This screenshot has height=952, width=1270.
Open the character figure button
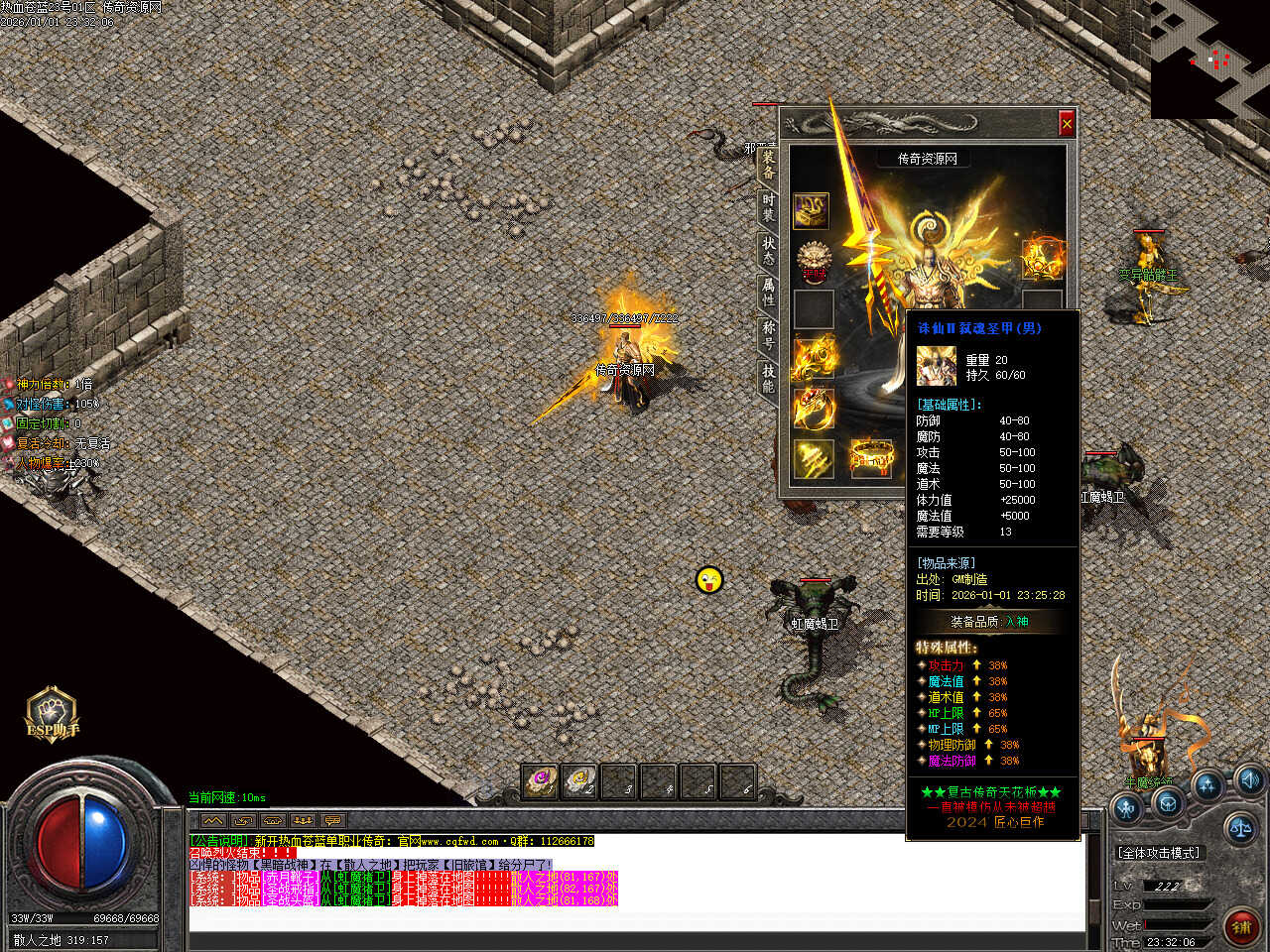point(1127,807)
